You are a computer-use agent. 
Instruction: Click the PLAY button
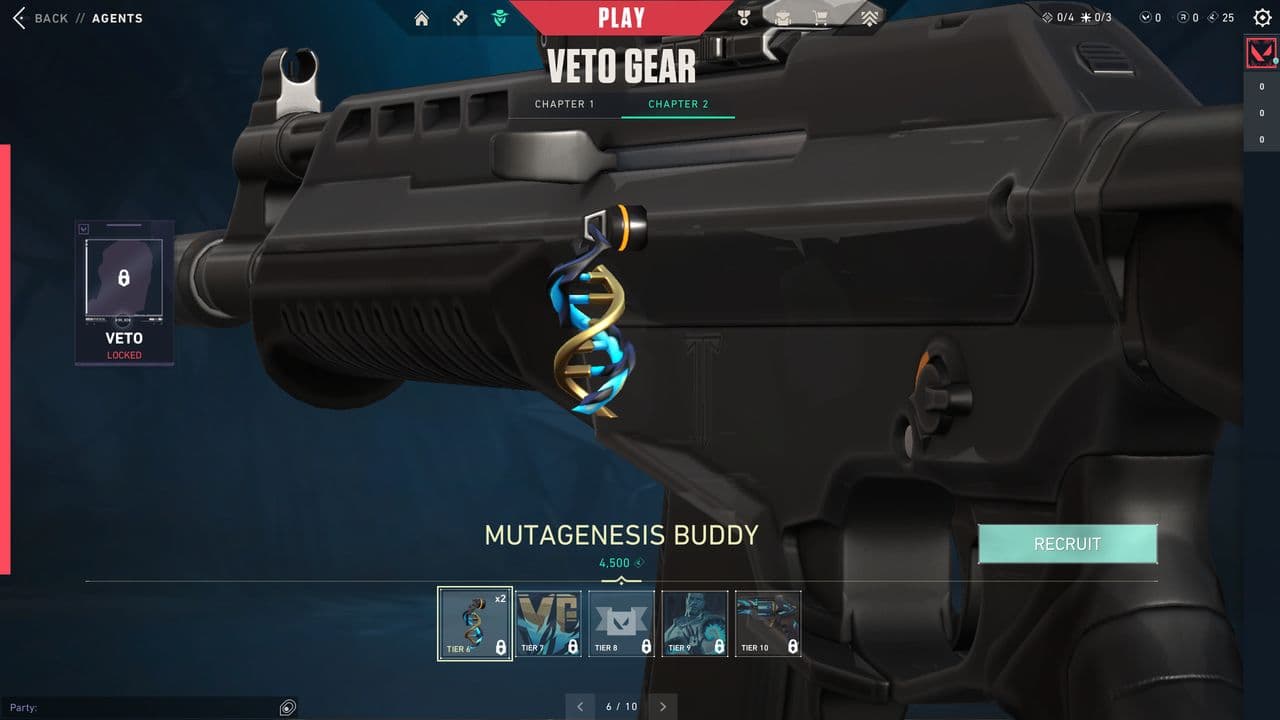pos(621,16)
